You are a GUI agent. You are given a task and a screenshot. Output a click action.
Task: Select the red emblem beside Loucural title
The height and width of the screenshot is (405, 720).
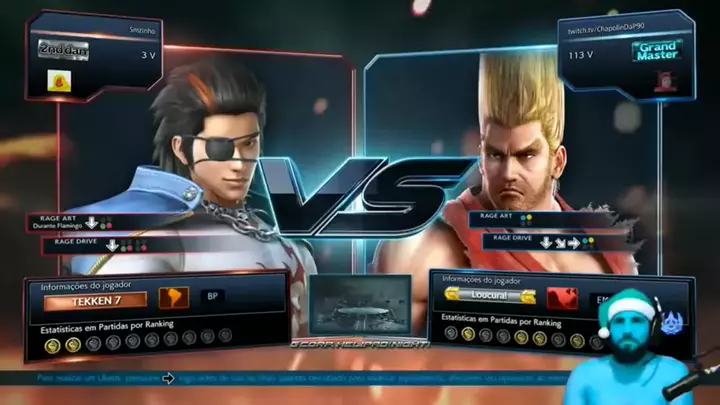(562, 297)
